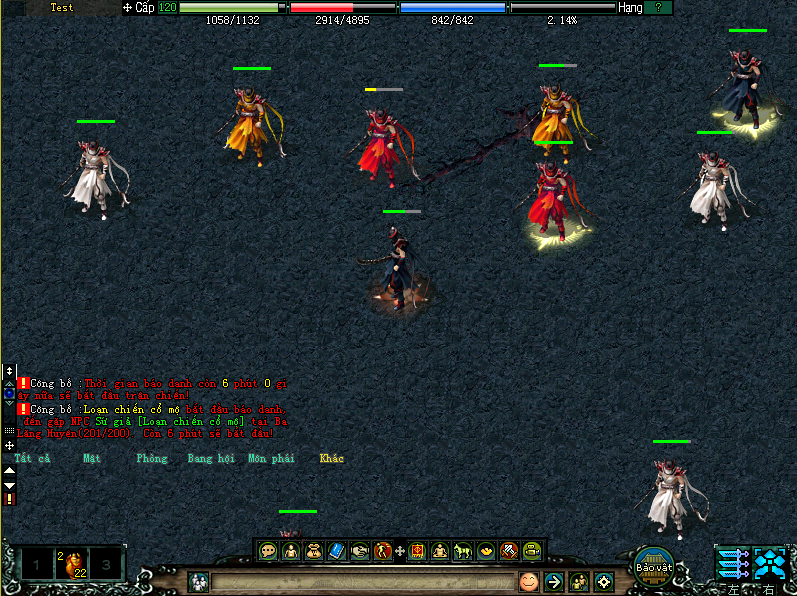Click the Hạng rank question mark button
The height and width of the screenshot is (596, 797).
coord(658,7)
